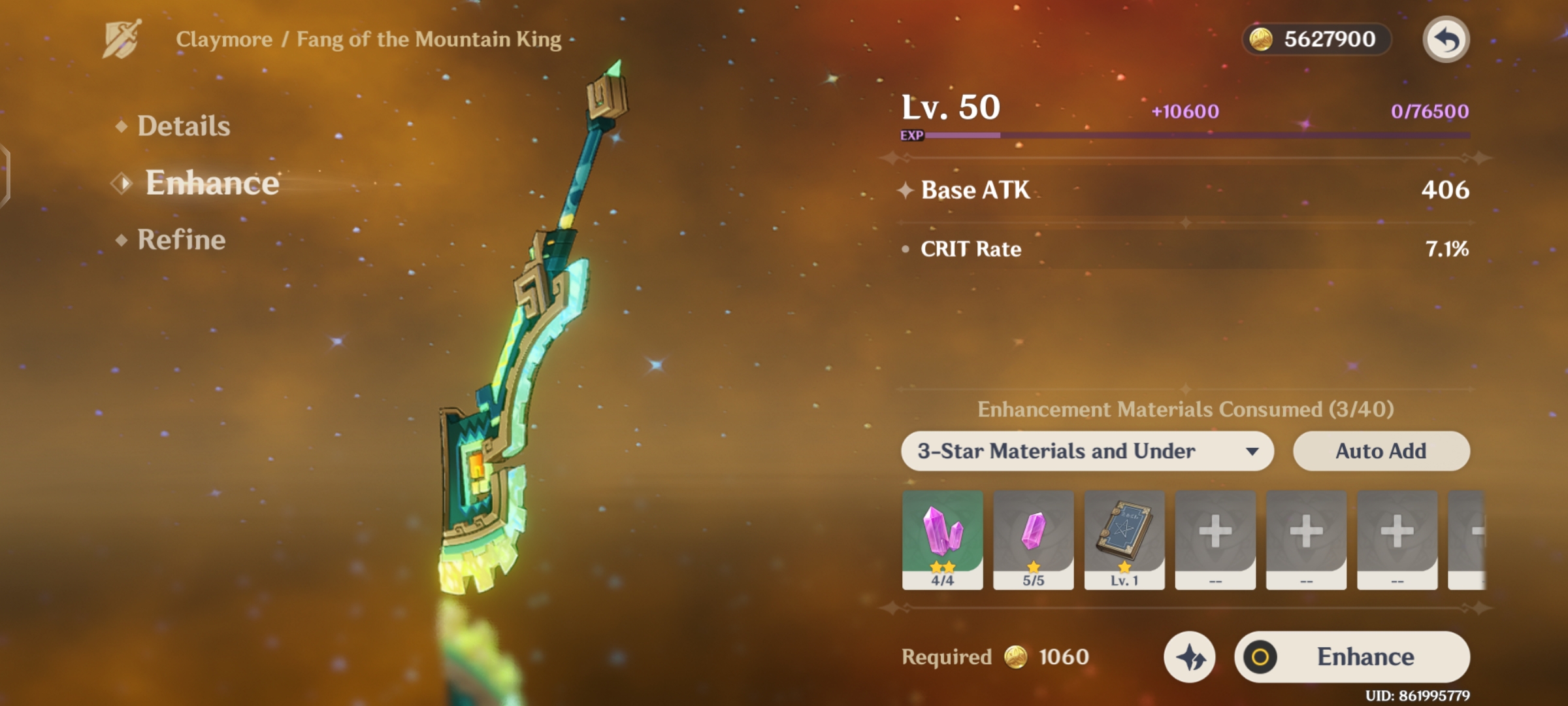Remove the Lv. 1 blue book material
This screenshot has width=1568, height=706.
[x=1124, y=539]
